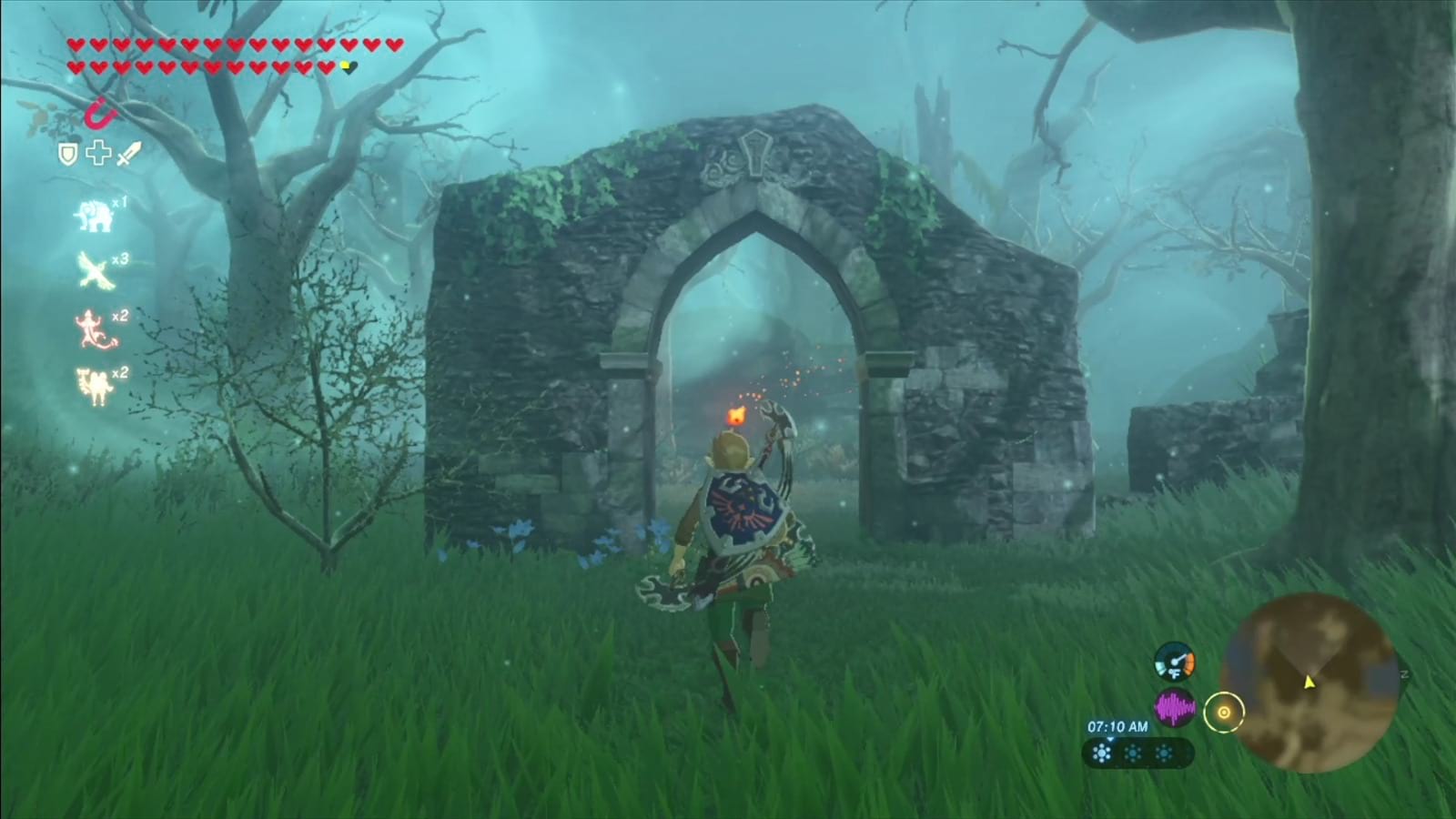Image resolution: width=1456 pixels, height=819 pixels.
Task: Click the shield durability icon
Action: (x=69, y=154)
